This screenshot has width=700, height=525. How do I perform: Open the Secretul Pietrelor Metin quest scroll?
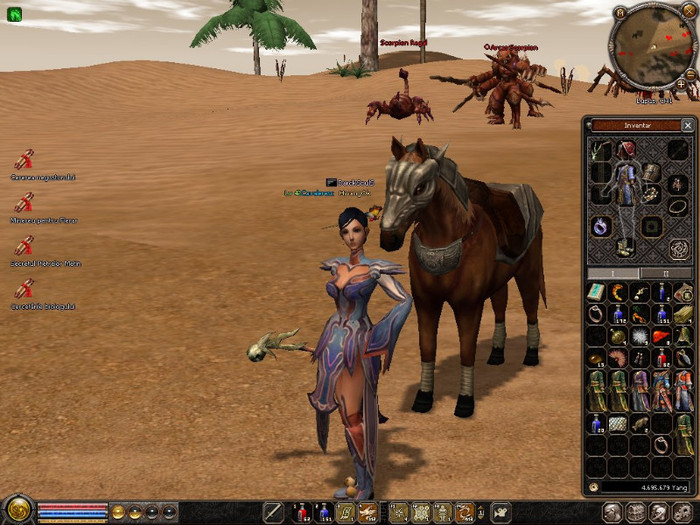click(24, 246)
